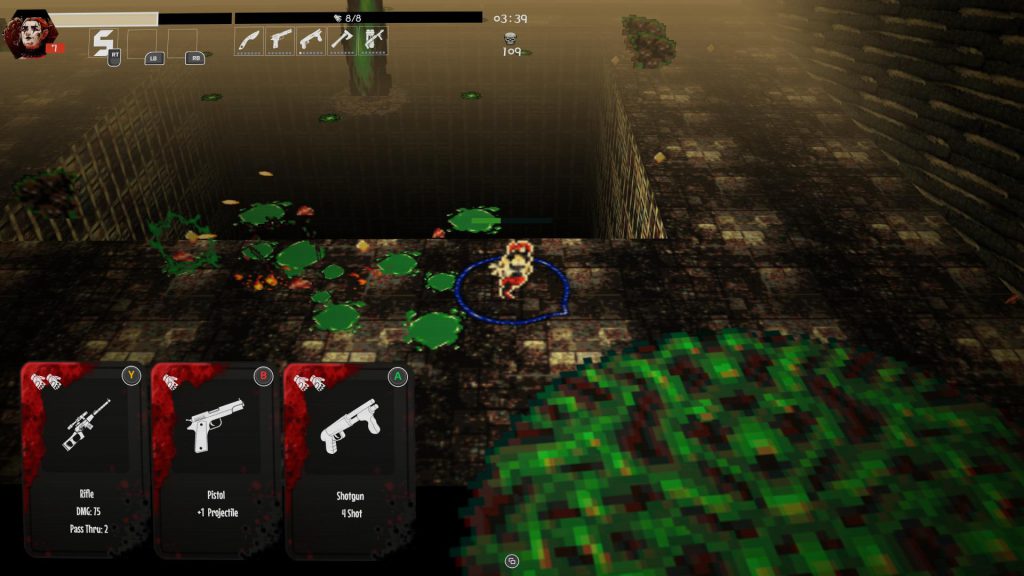
Task: Select the shotgun icon in weapon bar
Action: point(311,41)
